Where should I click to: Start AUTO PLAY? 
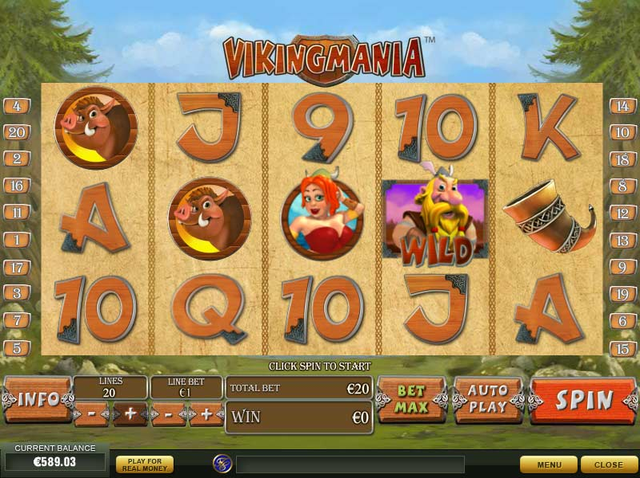click(x=488, y=400)
